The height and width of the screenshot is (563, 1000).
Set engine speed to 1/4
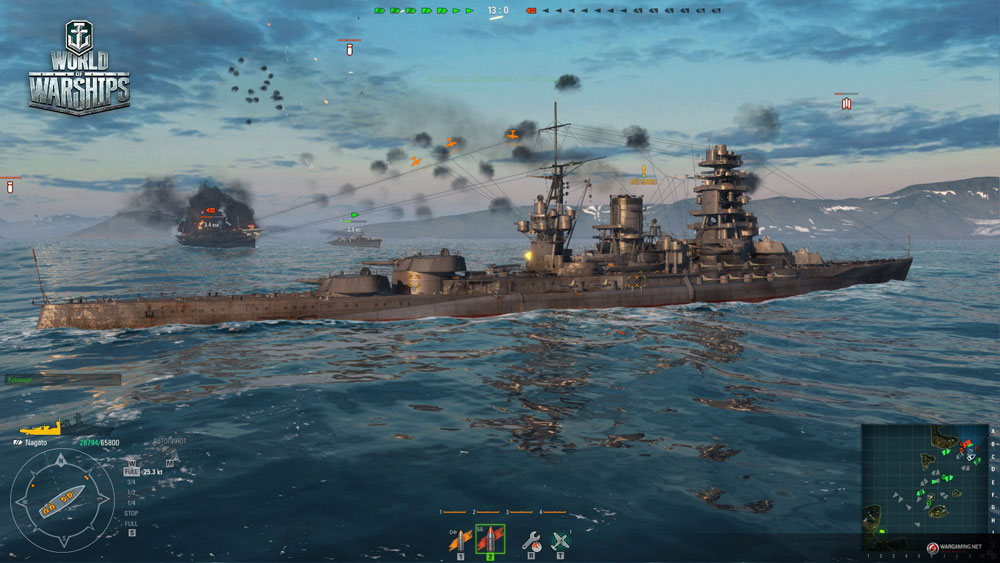click(131, 502)
